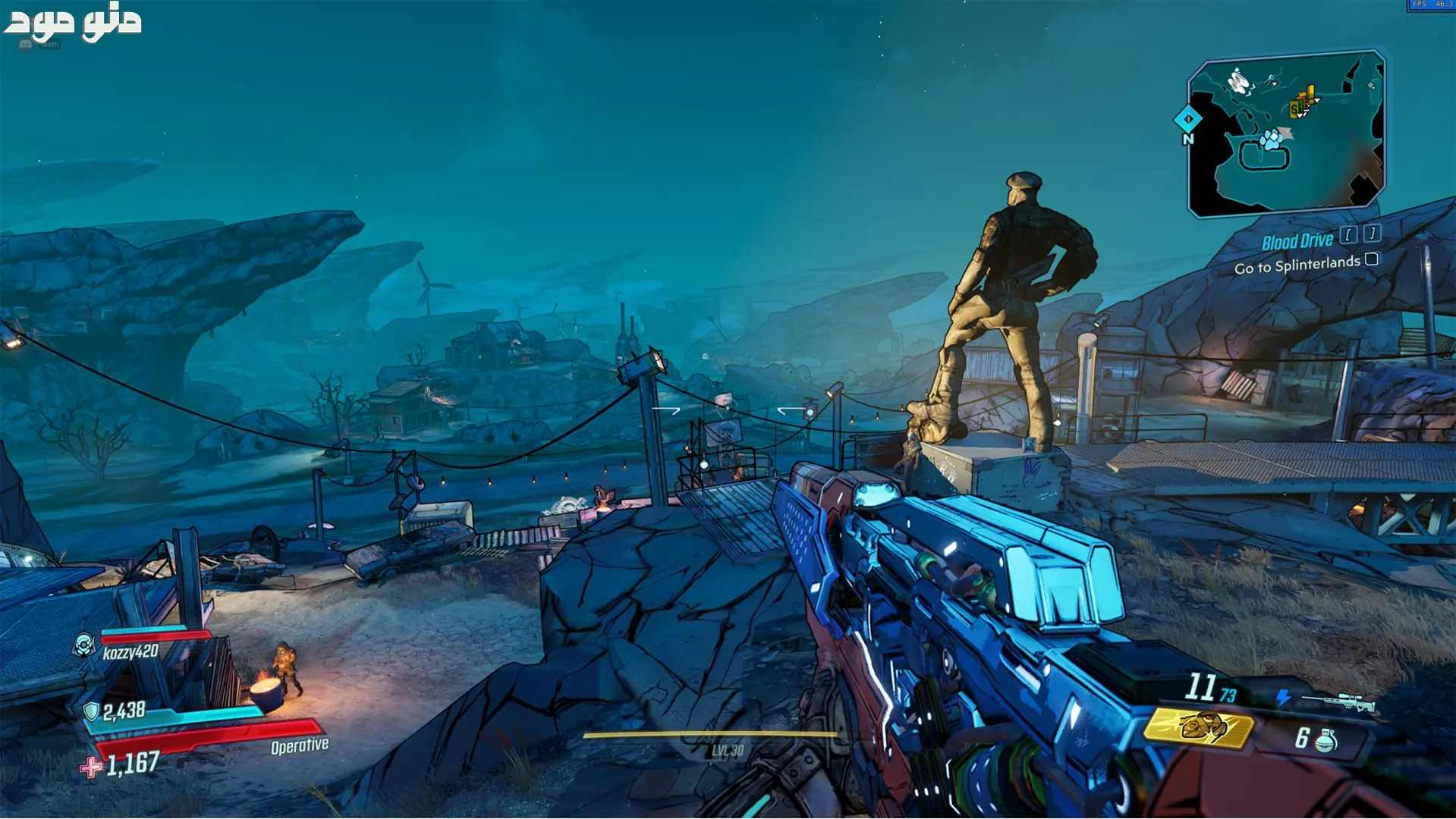Select the Blood Drive mission tracker
The image size is (1456, 819).
pos(1297,242)
